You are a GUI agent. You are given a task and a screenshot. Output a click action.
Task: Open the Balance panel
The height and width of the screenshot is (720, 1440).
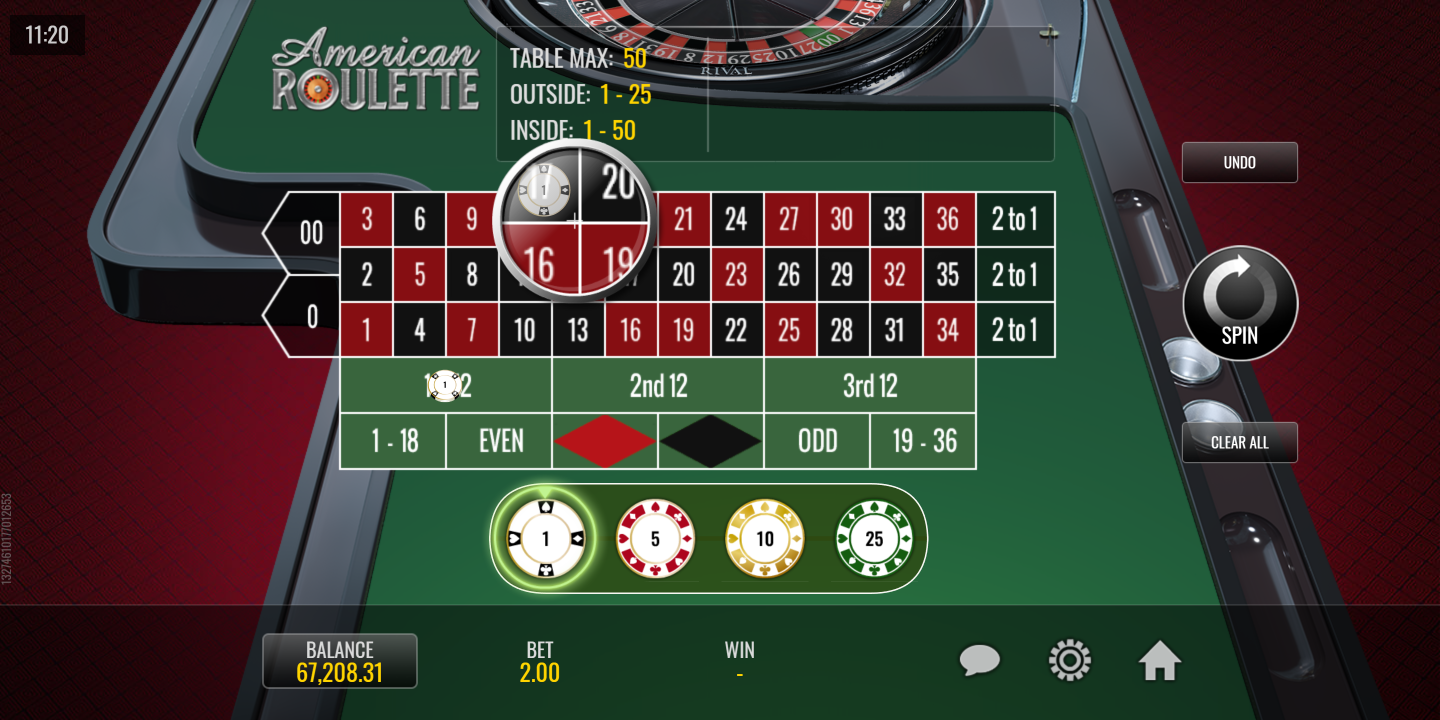pyautogui.click(x=339, y=661)
